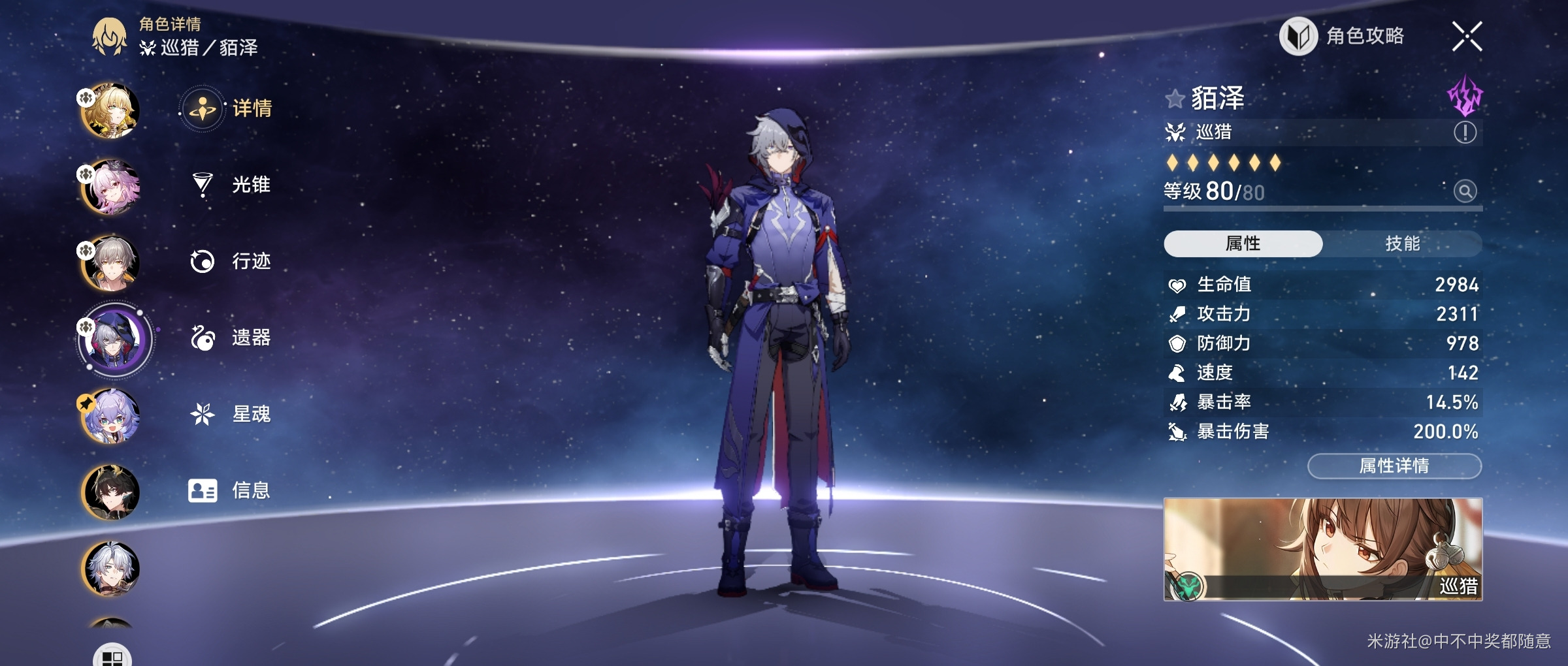The image size is (1568, 666).
Task: Open the equipped light cone card thumbnail
Action: pos(1322,549)
